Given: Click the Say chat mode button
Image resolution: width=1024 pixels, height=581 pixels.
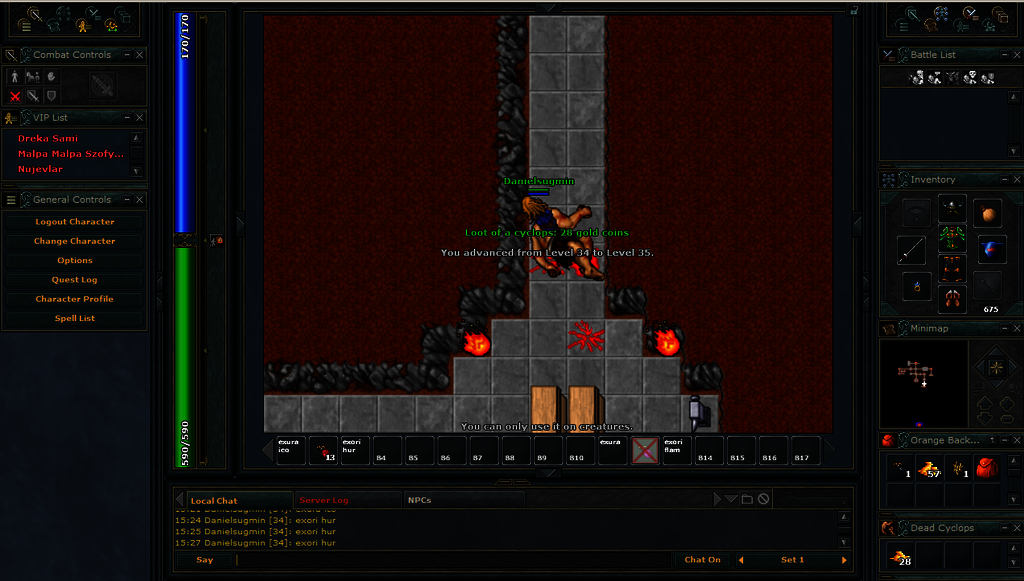Looking at the screenshot, I should [x=204, y=560].
